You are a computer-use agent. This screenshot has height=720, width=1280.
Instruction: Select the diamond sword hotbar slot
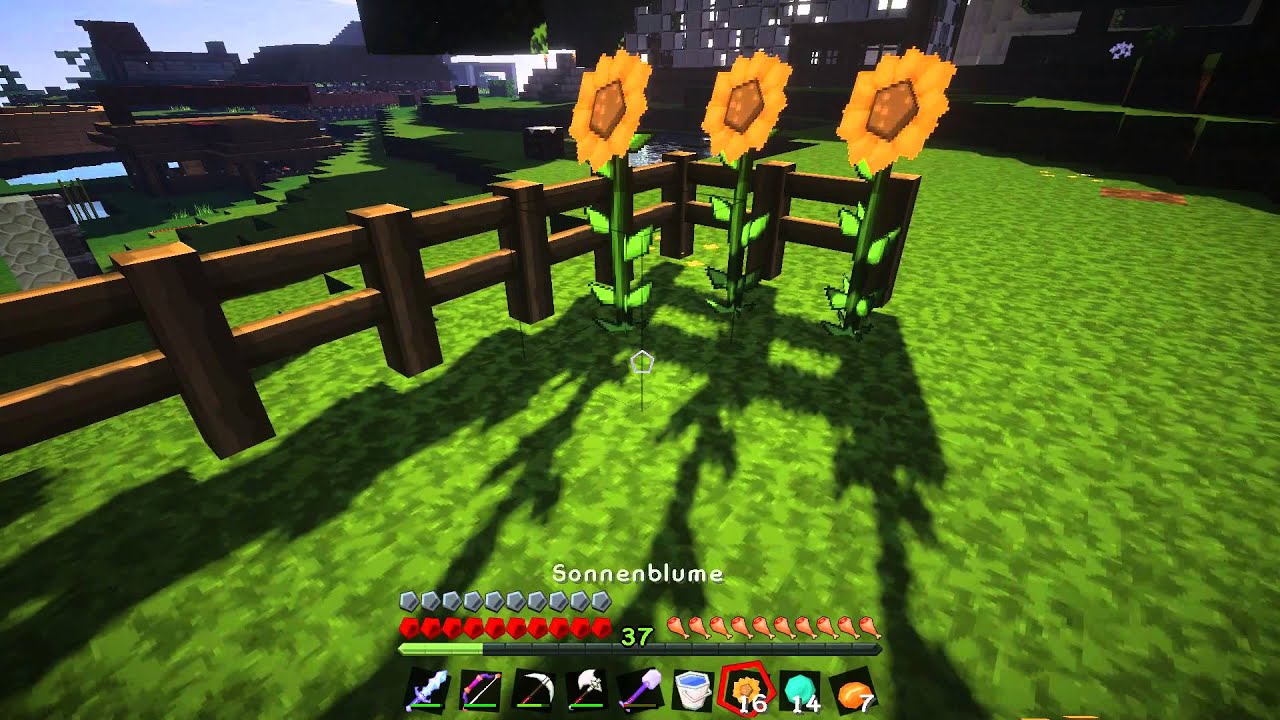coord(424,690)
